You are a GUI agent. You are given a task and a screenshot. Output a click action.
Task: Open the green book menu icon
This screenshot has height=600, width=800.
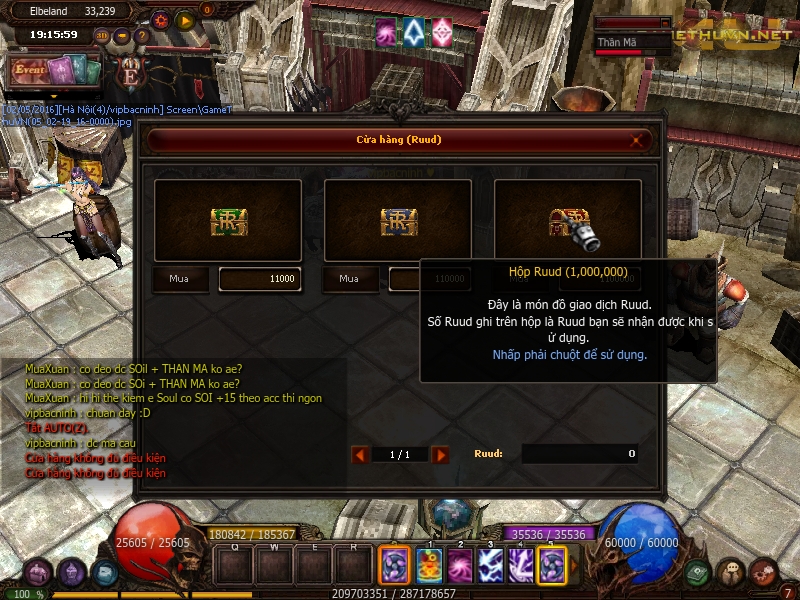click(700, 572)
